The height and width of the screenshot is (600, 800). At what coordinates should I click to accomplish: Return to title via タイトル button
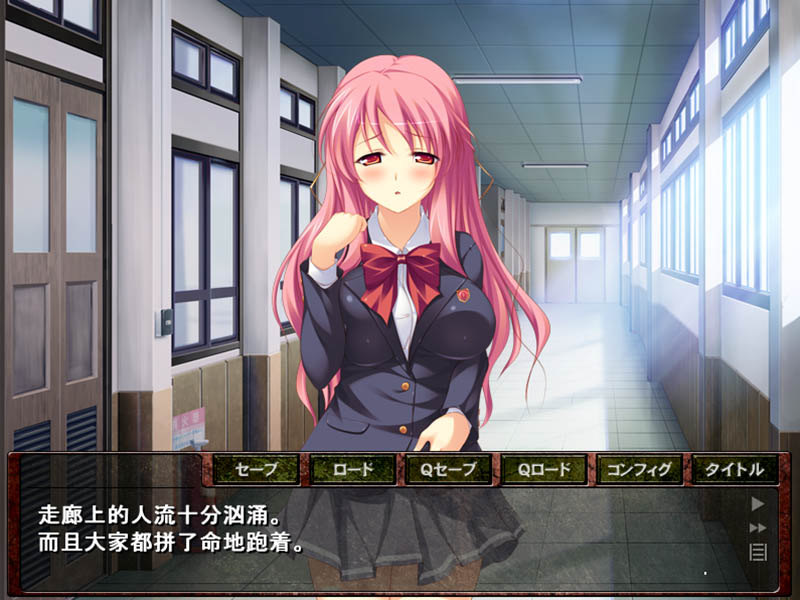(x=735, y=468)
